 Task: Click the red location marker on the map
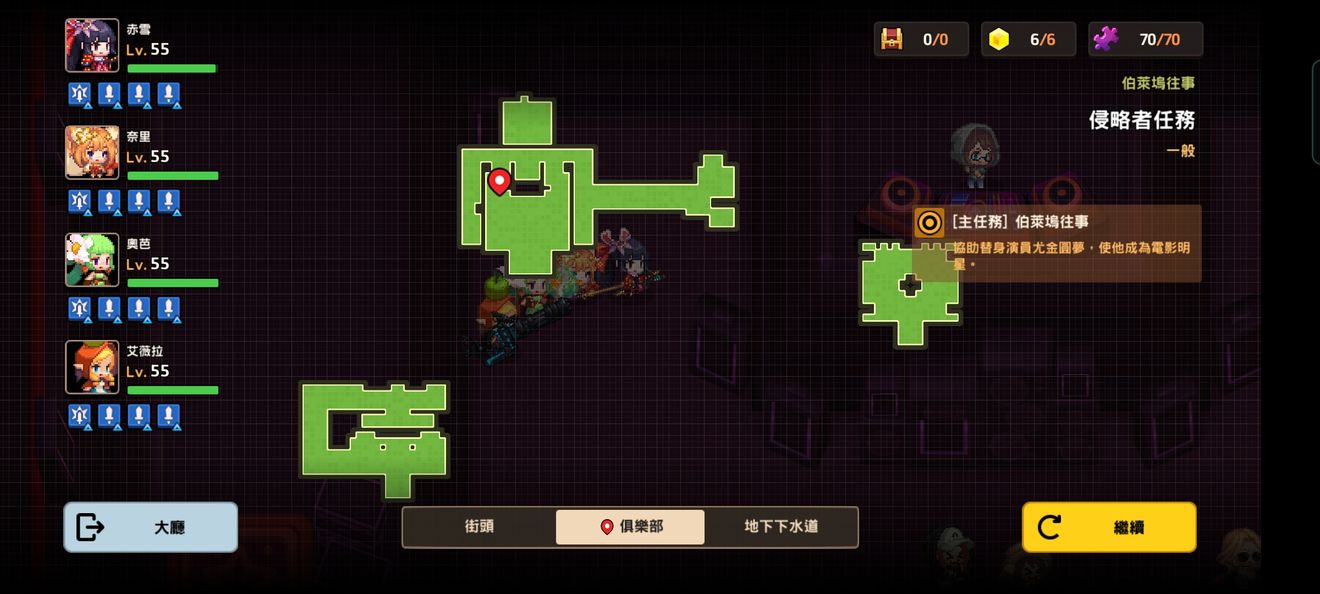point(499,181)
